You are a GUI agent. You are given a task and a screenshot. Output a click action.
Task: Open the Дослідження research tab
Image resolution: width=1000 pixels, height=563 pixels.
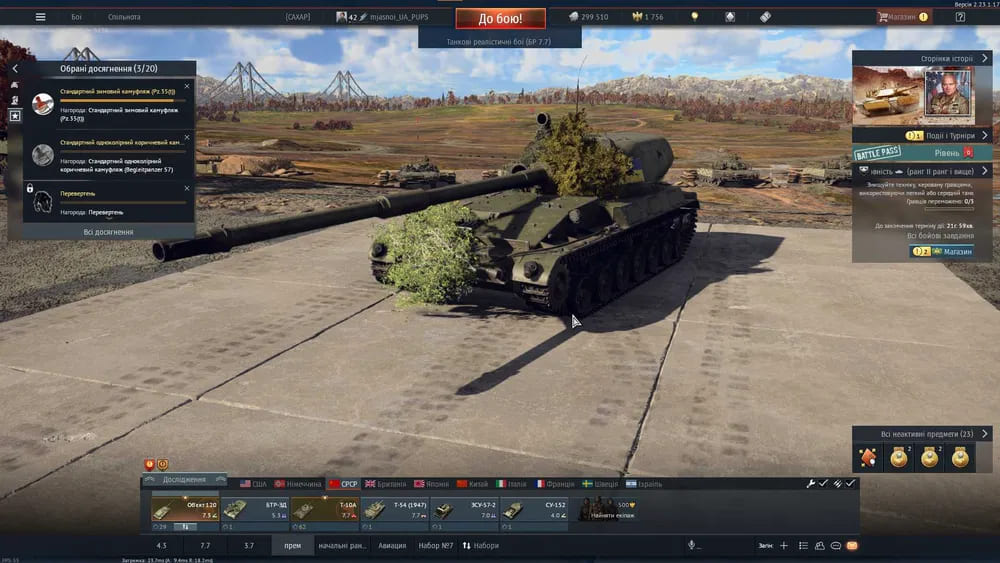(184, 480)
